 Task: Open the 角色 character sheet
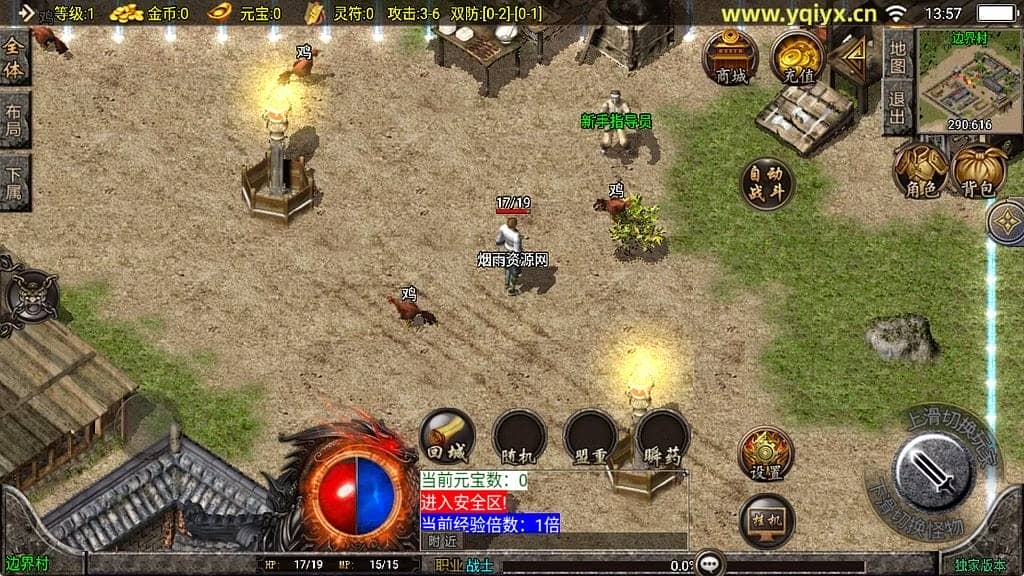(920, 170)
